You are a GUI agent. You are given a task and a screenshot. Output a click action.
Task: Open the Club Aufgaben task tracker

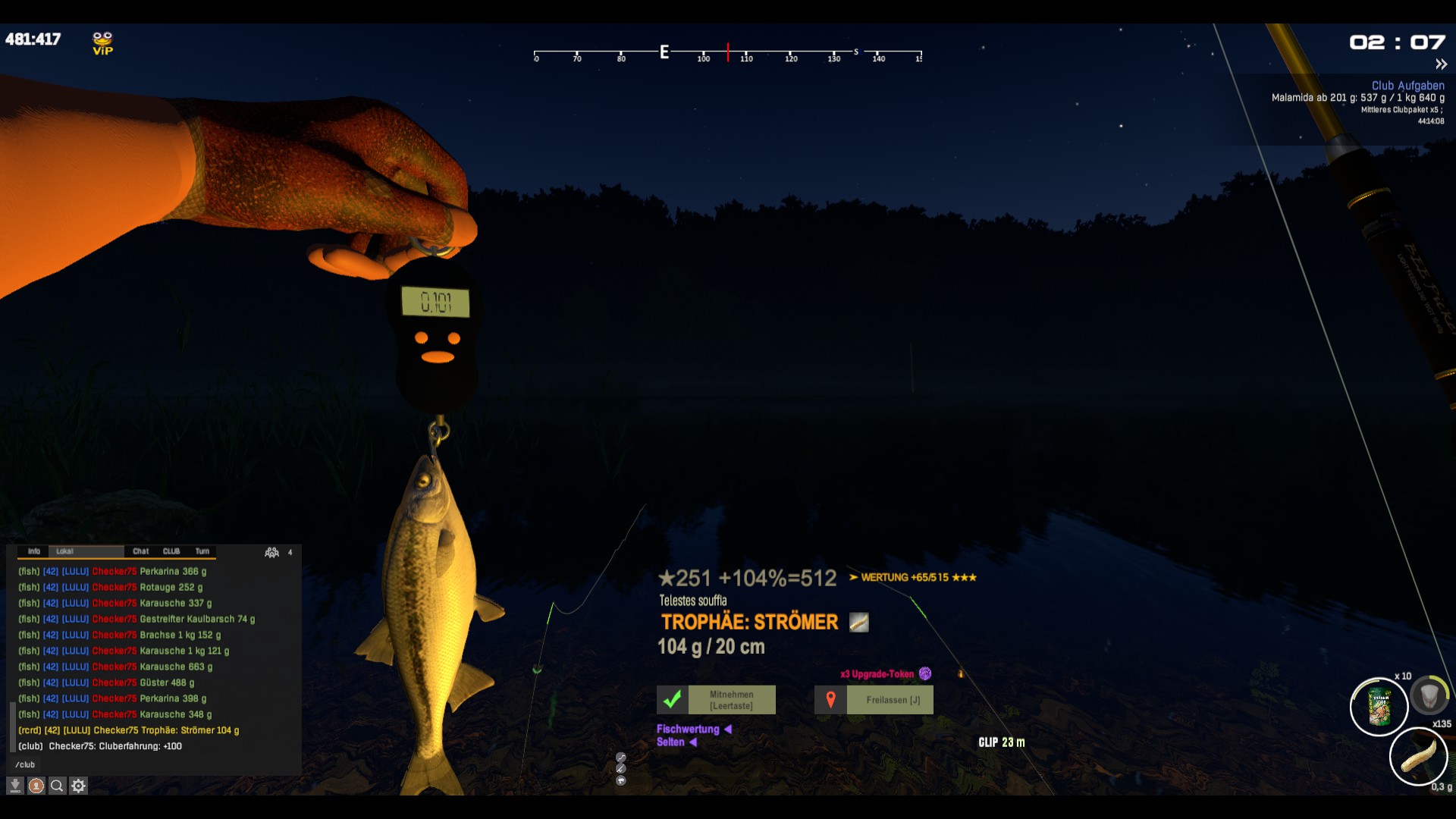1407,86
